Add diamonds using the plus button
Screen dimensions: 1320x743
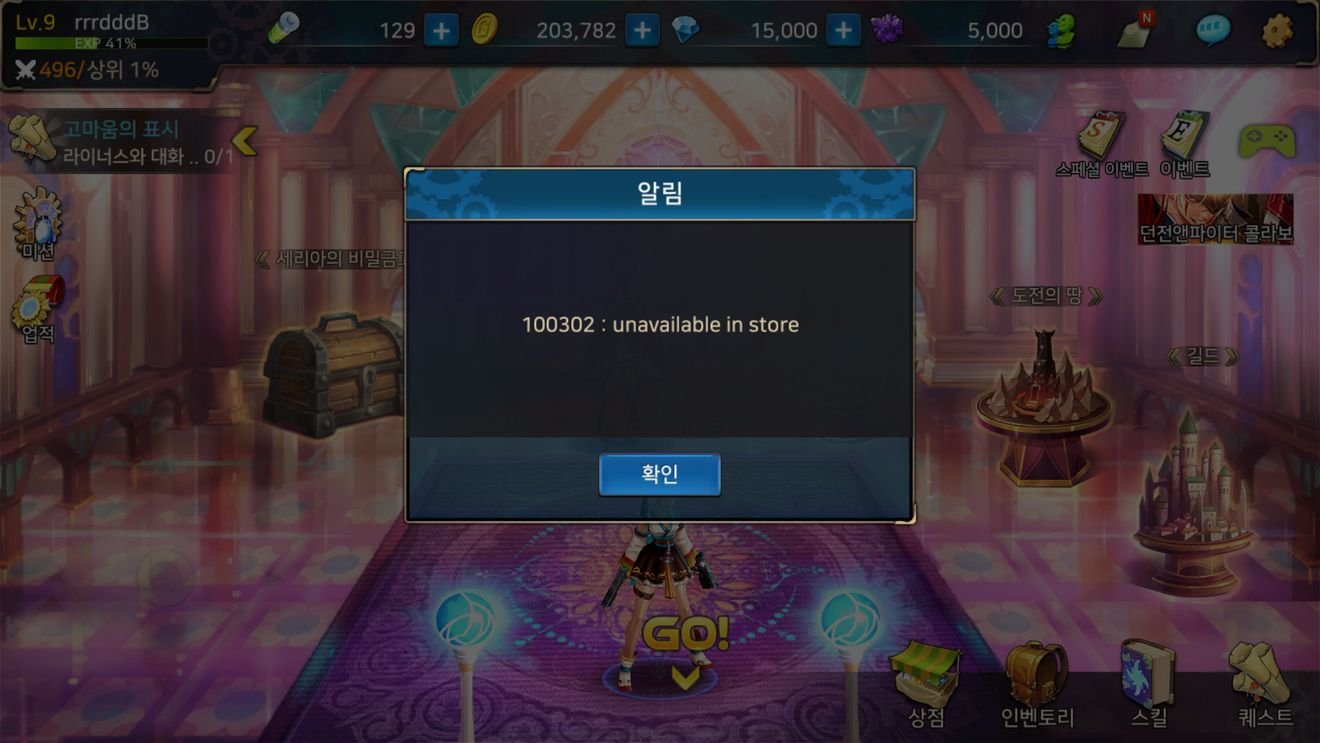click(x=843, y=31)
